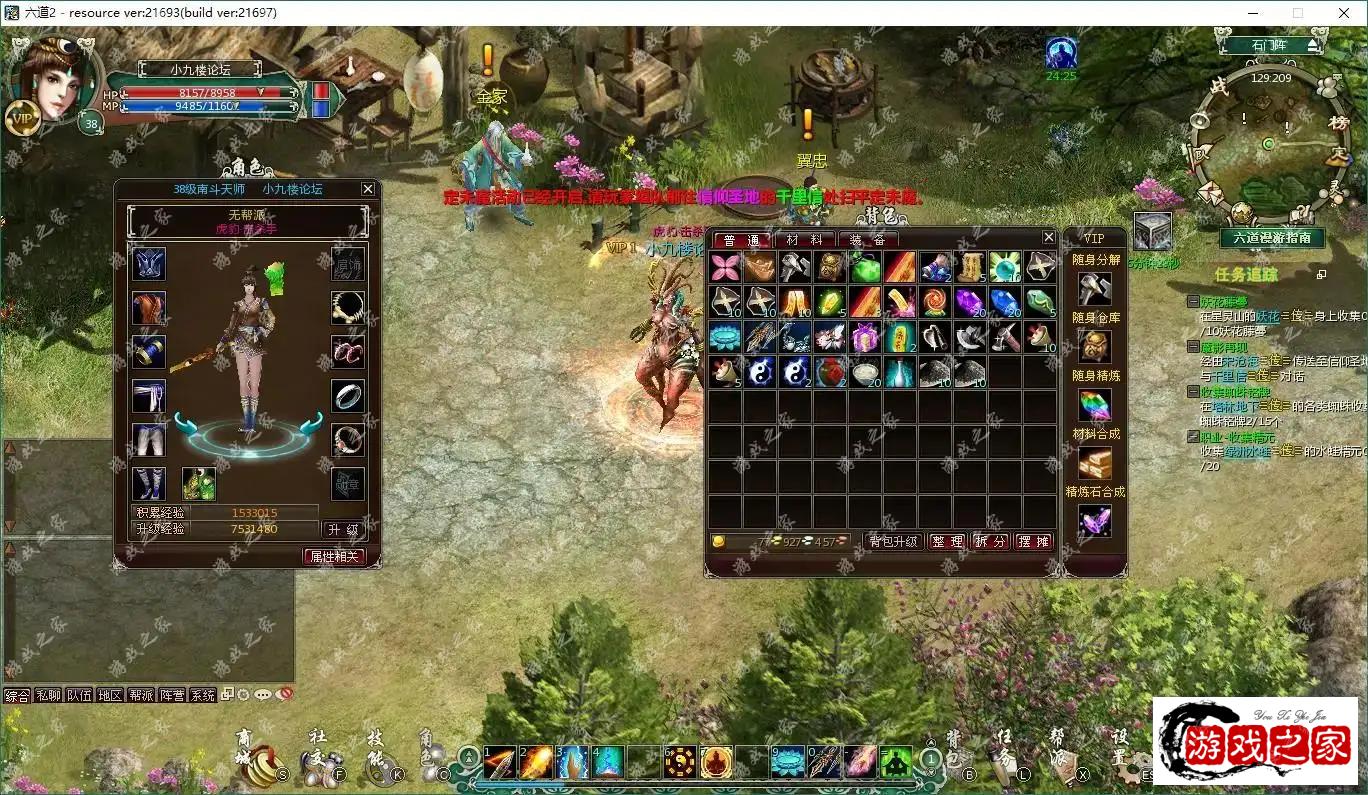Click the circular minimap
This screenshot has width=1368, height=795.
[x=1269, y=145]
